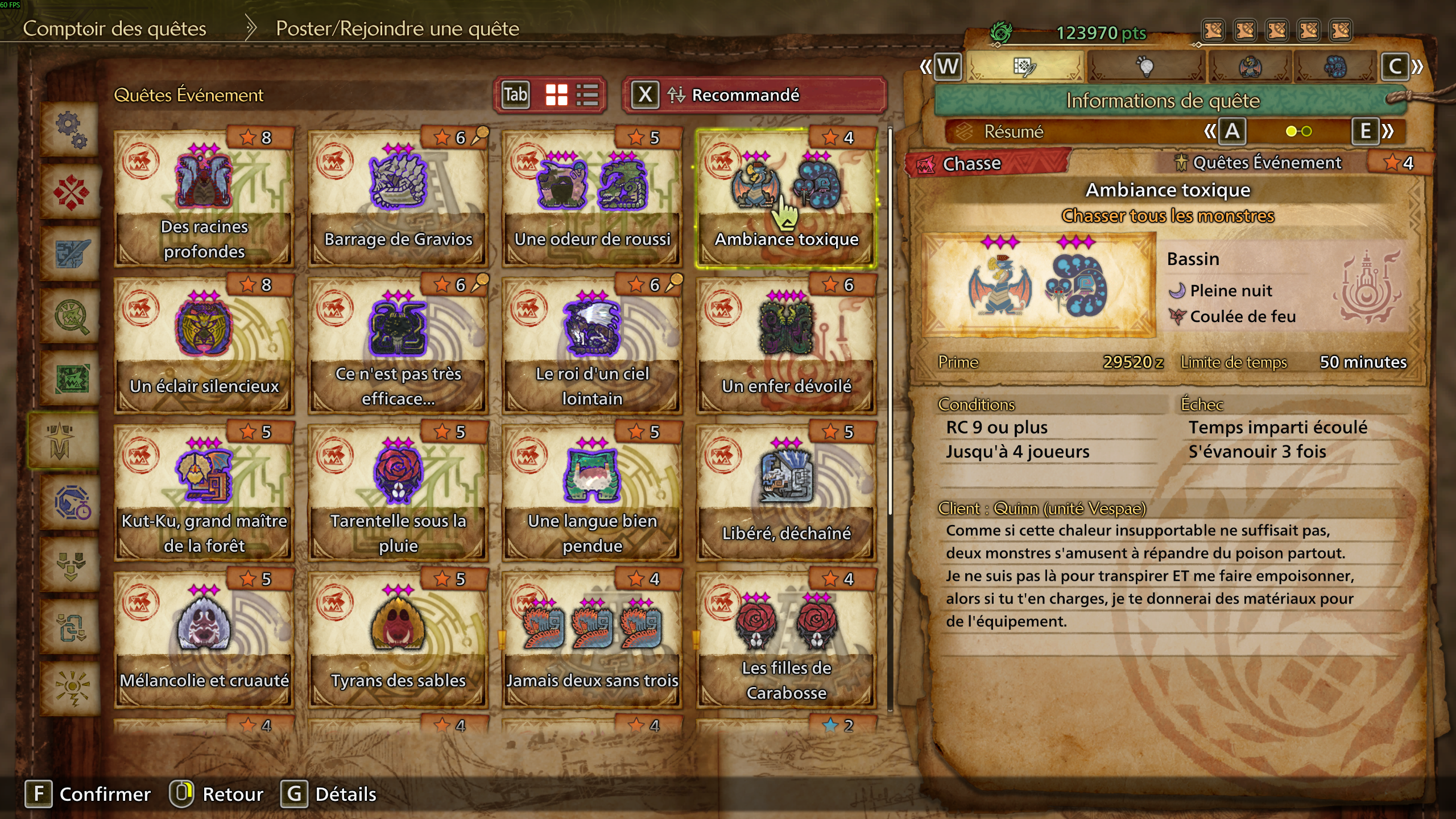Pick "Les filles de Carabosse" quest
The width and height of the screenshot is (1456, 819).
(786, 640)
